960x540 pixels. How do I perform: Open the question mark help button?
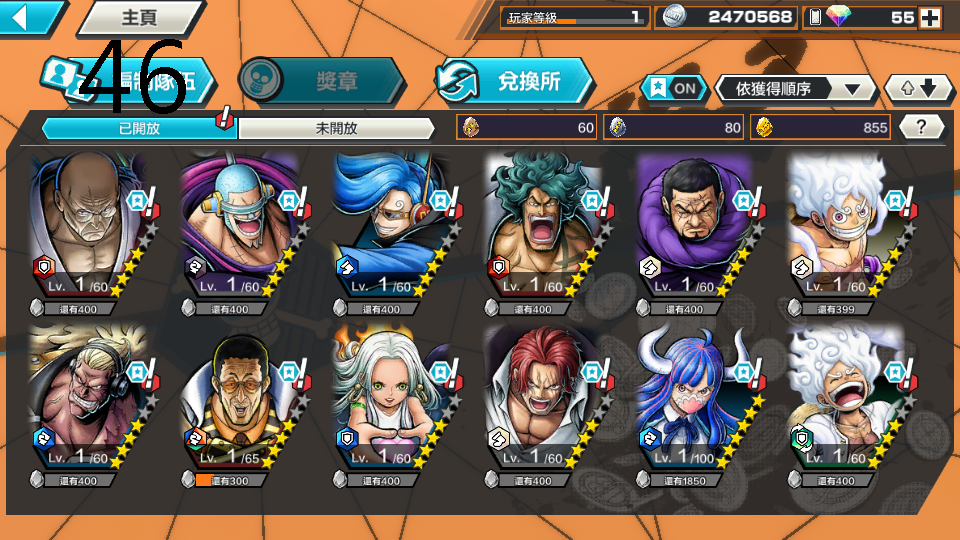tap(921, 127)
